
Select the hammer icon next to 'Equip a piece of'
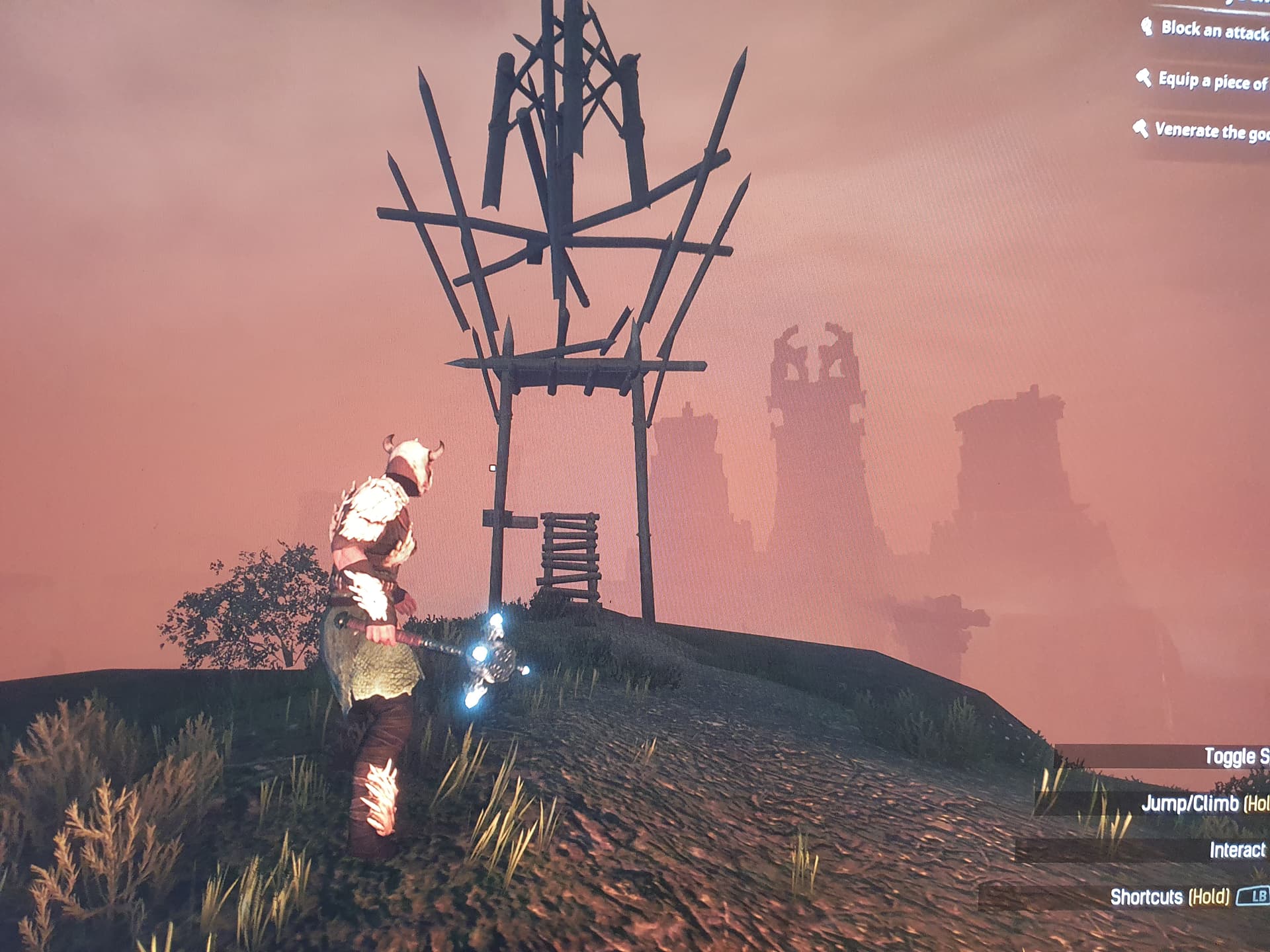[x=1144, y=79]
